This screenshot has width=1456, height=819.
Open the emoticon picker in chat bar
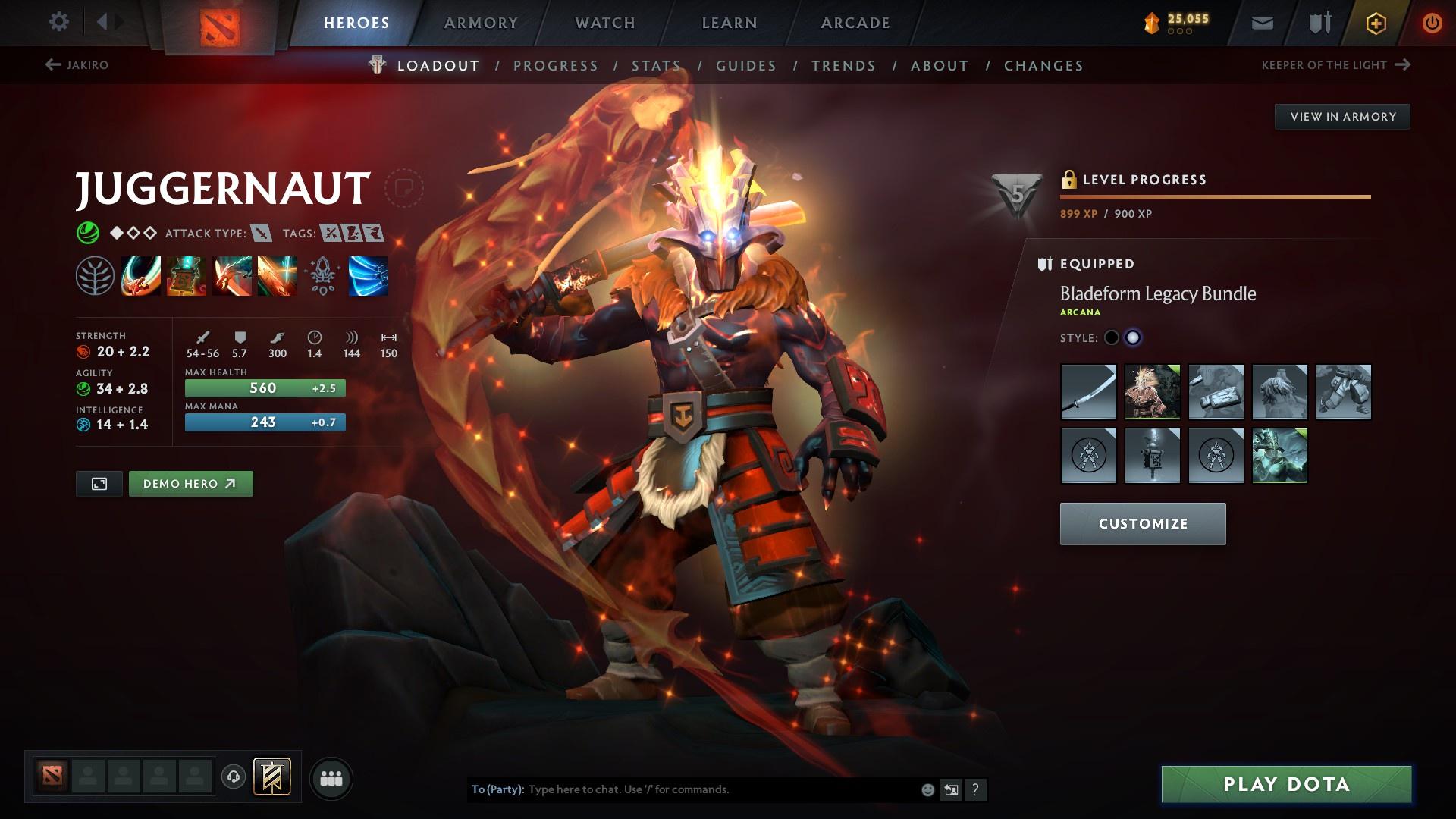click(x=927, y=789)
